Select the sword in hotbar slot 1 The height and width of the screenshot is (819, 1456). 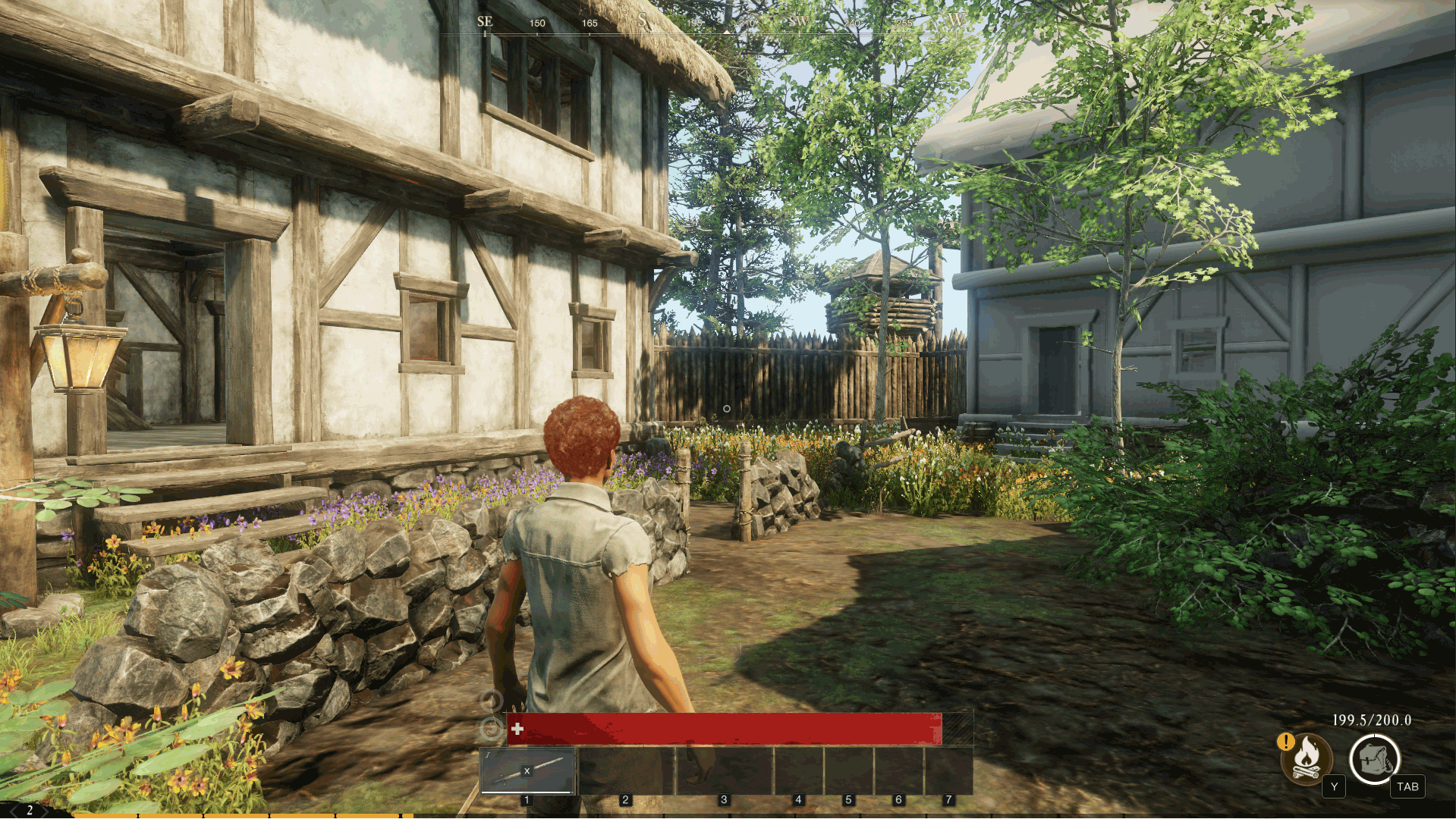[527, 770]
